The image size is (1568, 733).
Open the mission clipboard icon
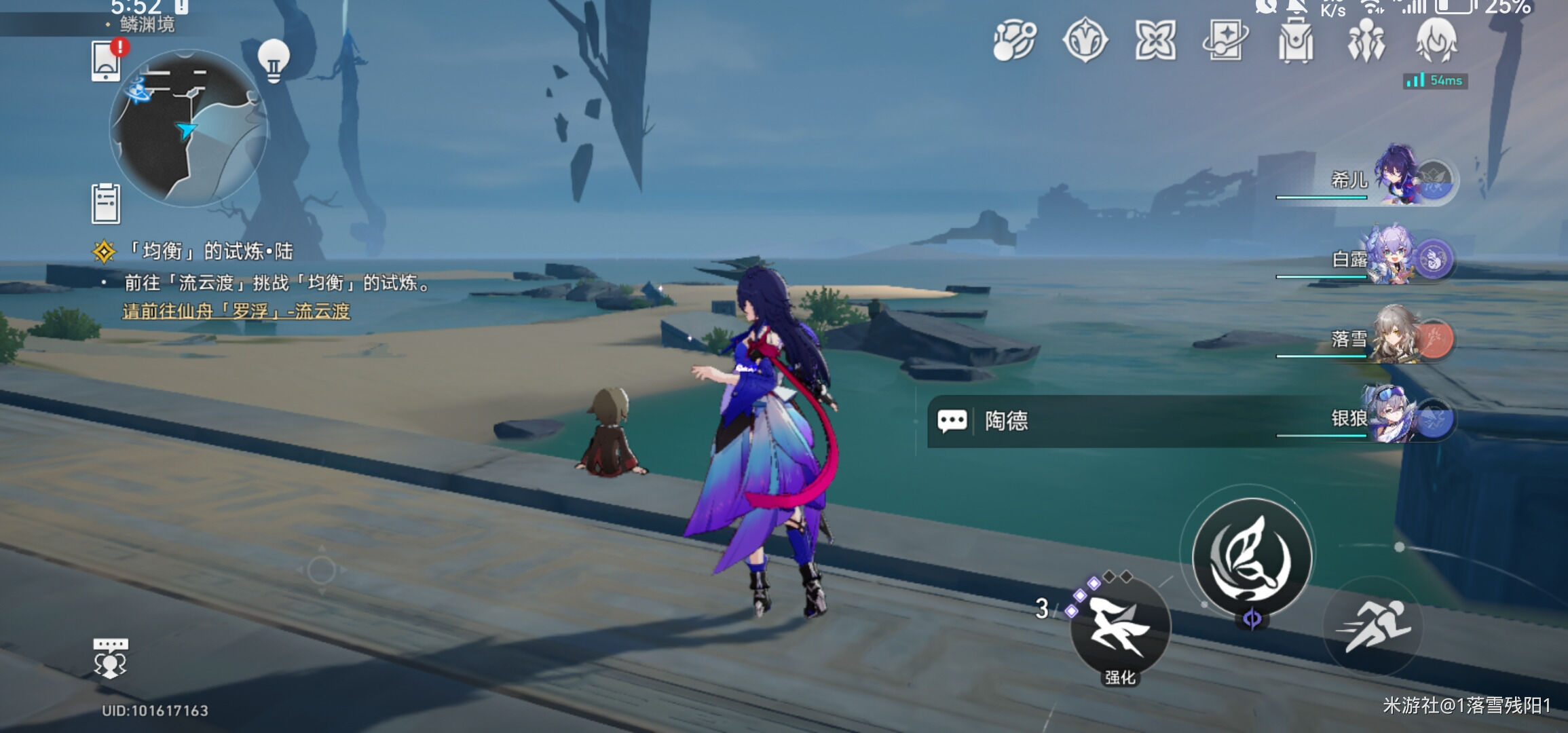coord(106,204)
